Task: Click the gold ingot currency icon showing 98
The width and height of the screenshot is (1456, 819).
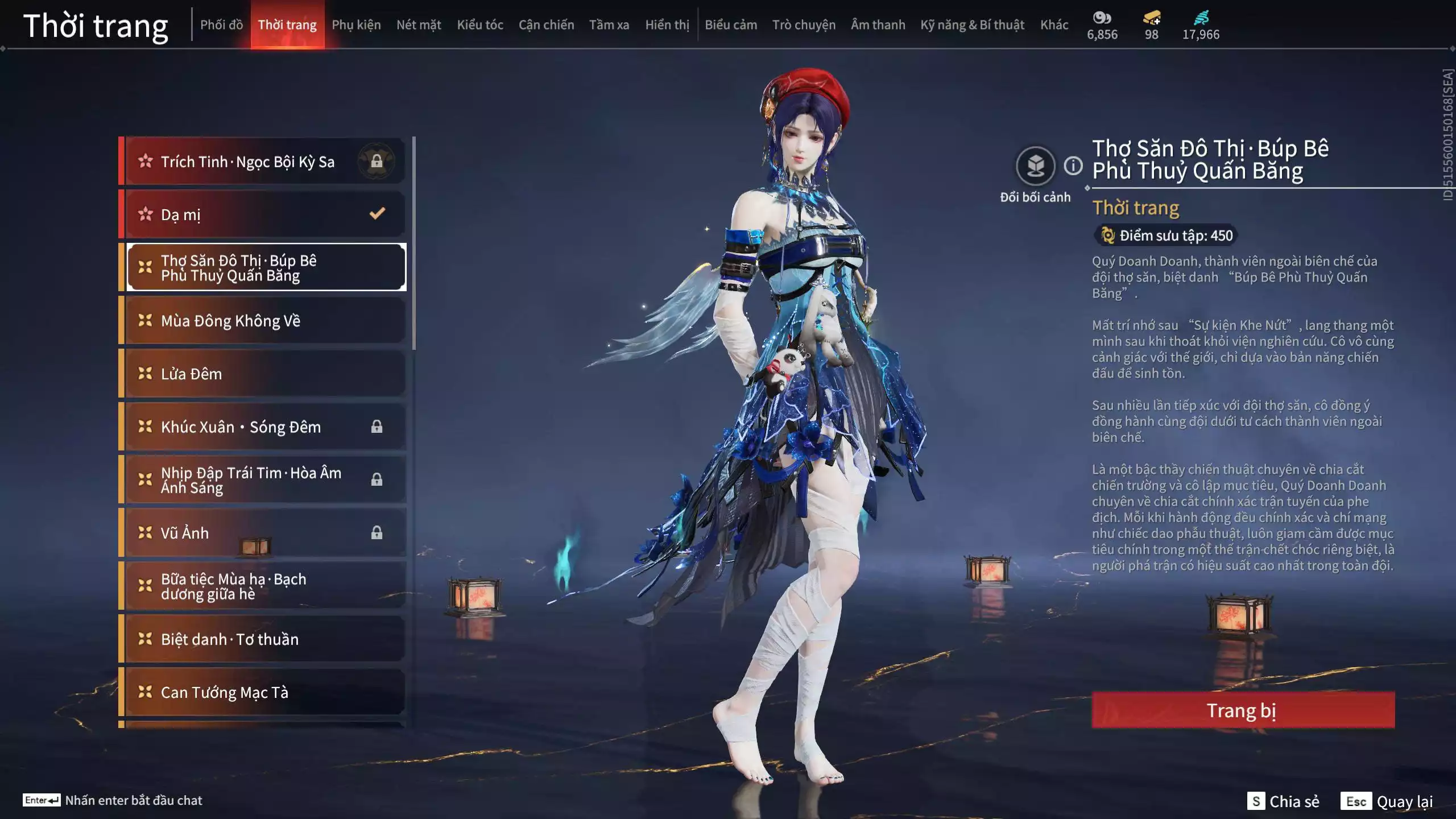Action: (1150, 19)
